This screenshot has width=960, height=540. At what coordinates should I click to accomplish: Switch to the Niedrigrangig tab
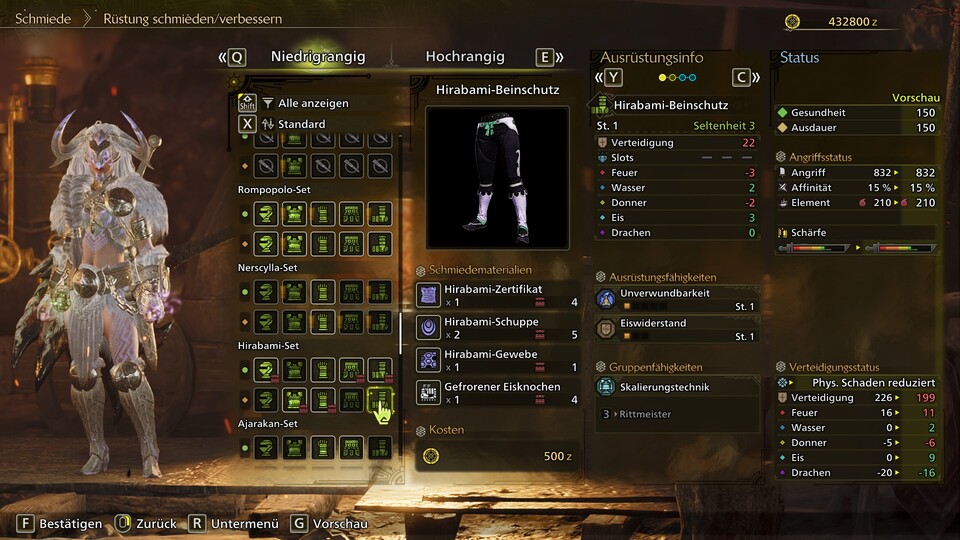coord(318,57)
